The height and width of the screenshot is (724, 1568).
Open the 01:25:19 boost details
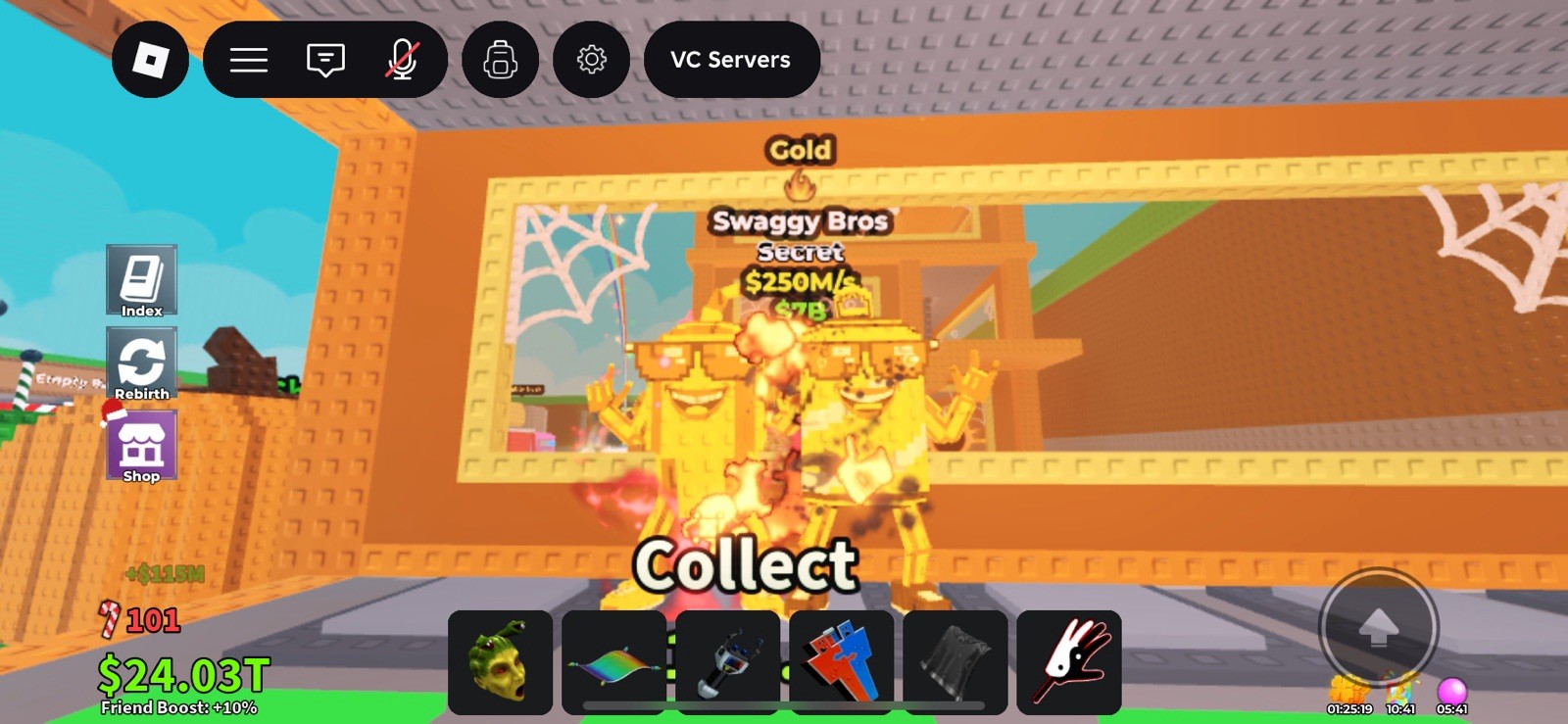[1350, 706]
